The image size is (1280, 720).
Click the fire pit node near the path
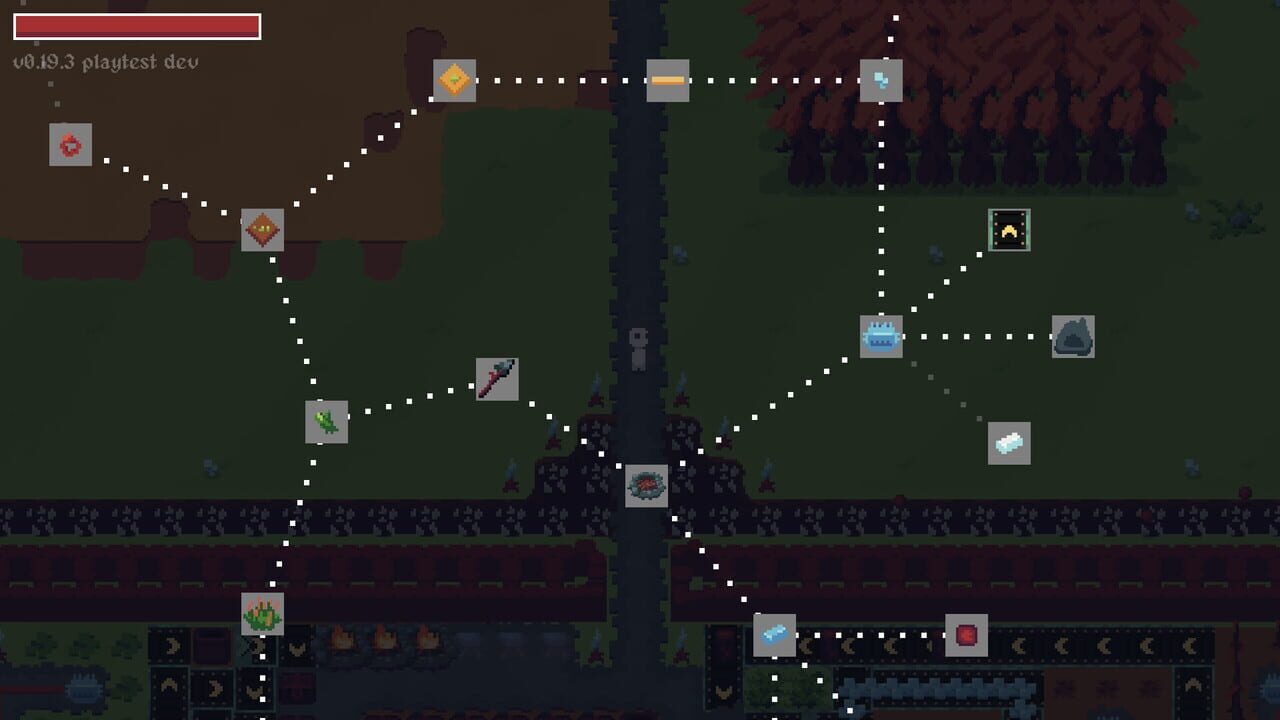pos(647,486)
